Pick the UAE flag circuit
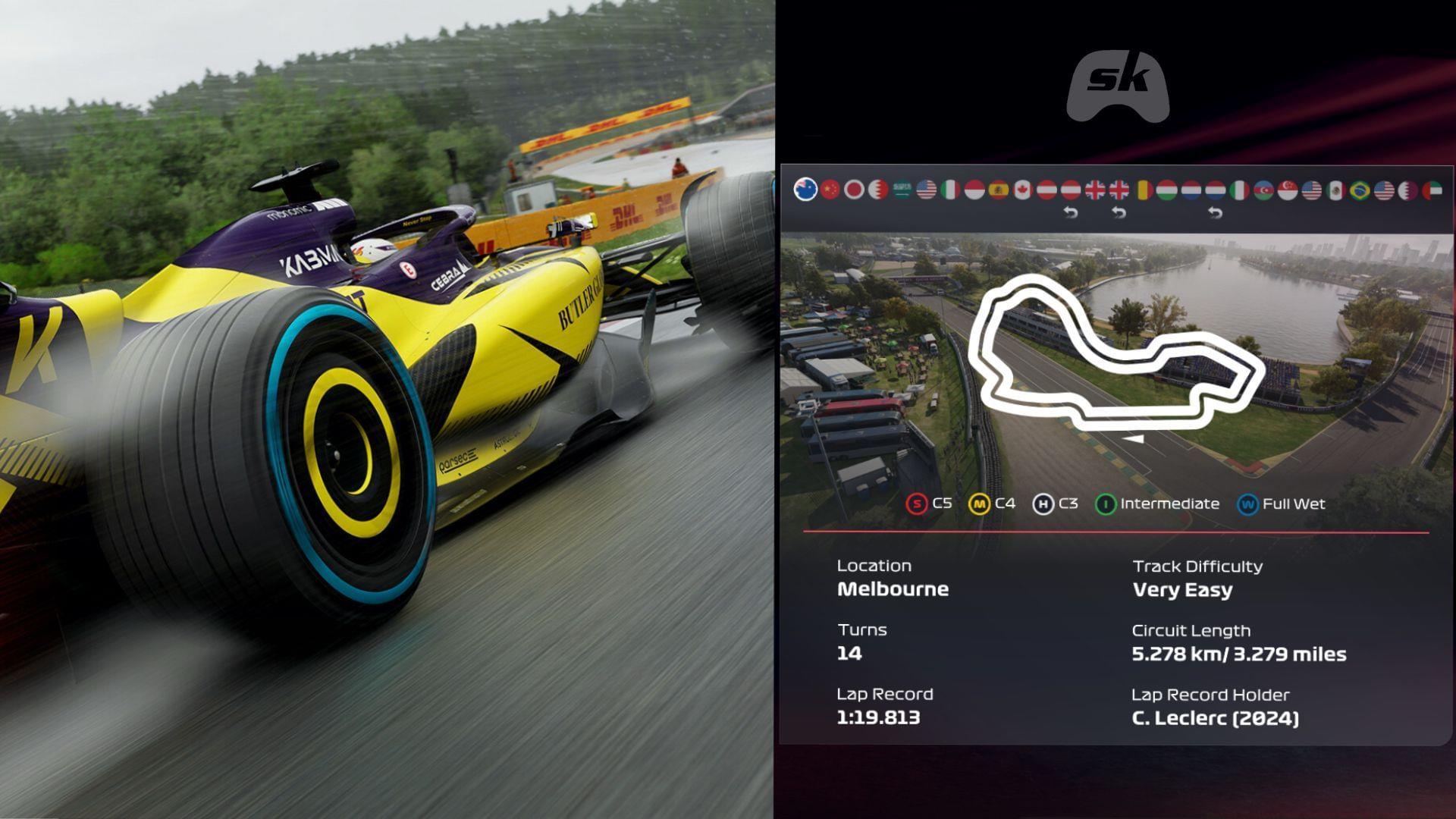Screen dimensions: 1456x819 (x=1432, y=190)
